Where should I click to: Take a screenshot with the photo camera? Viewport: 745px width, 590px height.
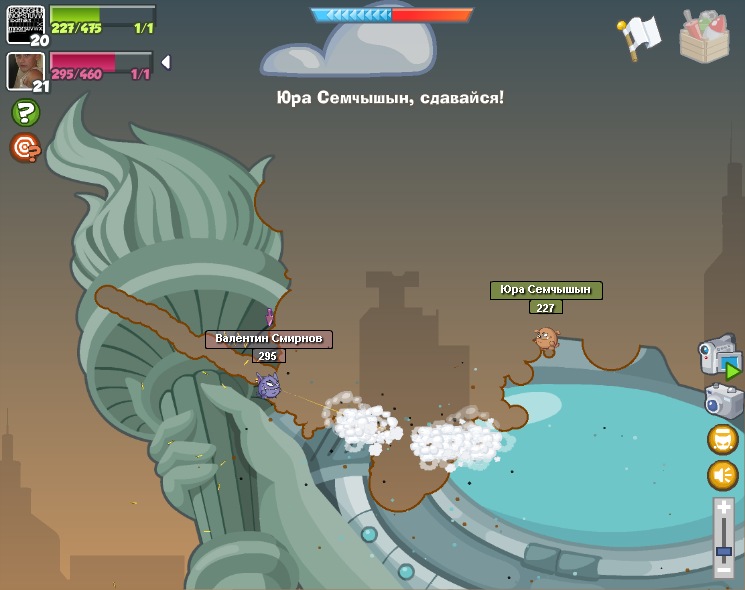[x=723, y=401]
